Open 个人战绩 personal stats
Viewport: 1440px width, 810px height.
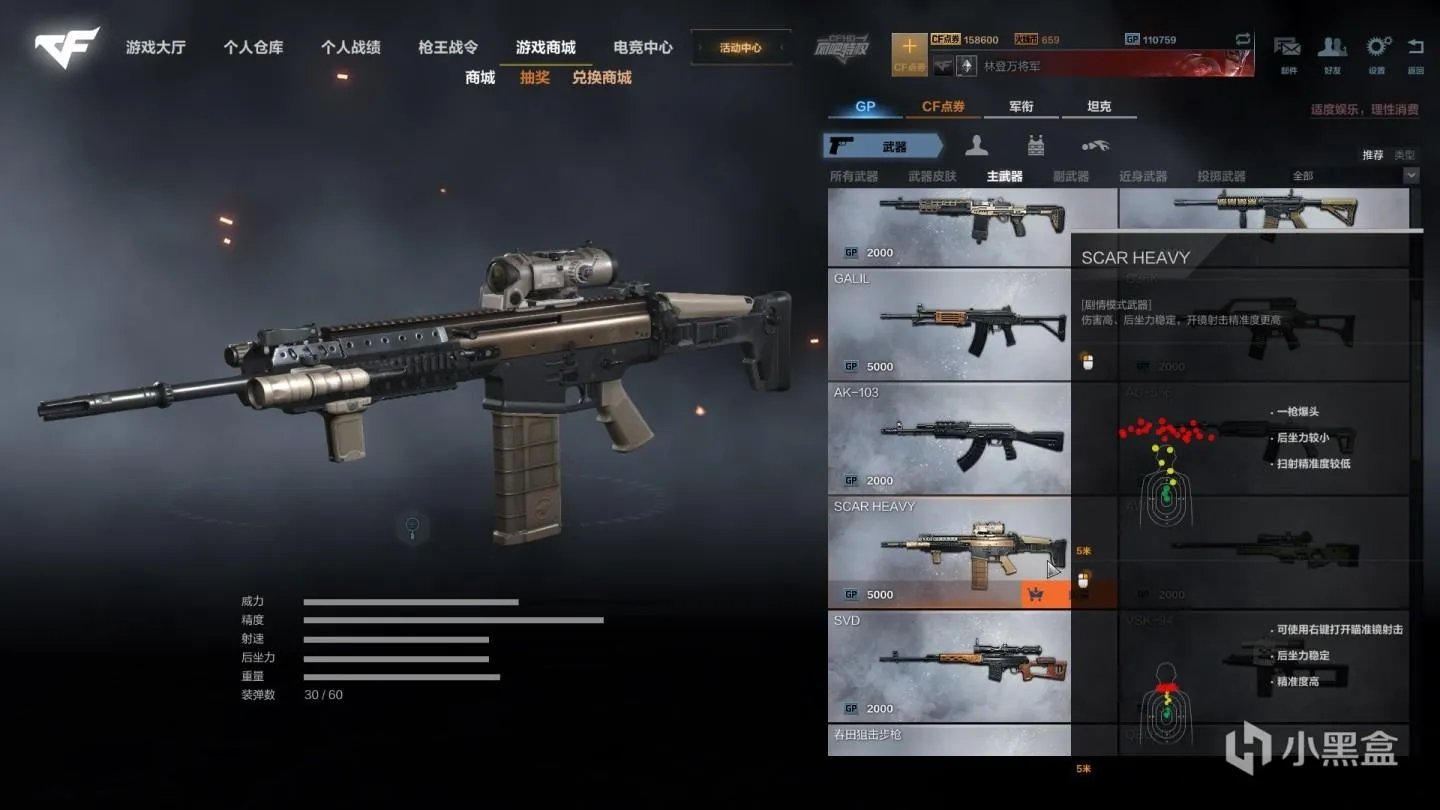(350, 47)
